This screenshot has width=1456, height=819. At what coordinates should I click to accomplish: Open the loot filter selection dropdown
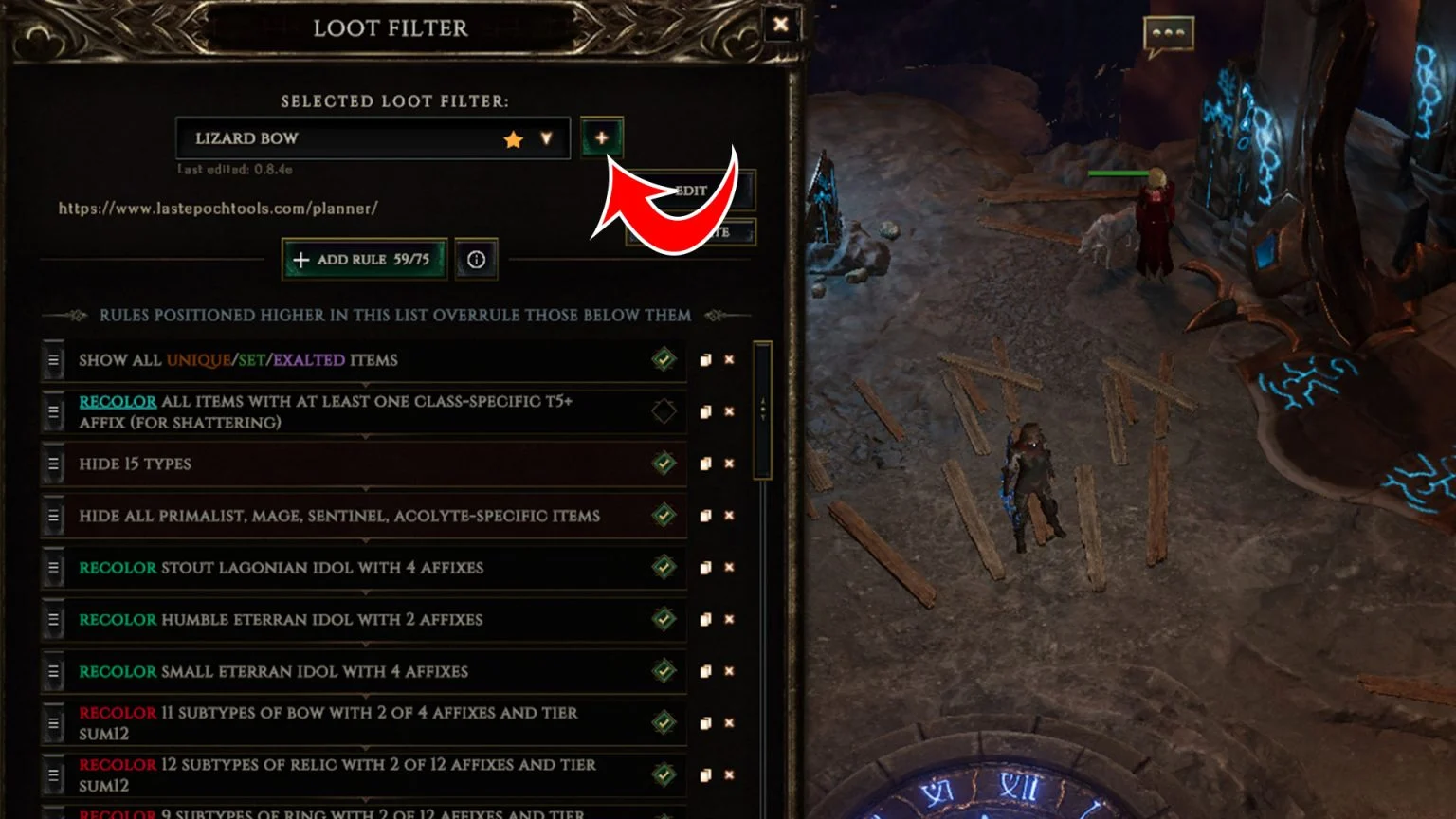click(548, 138)
